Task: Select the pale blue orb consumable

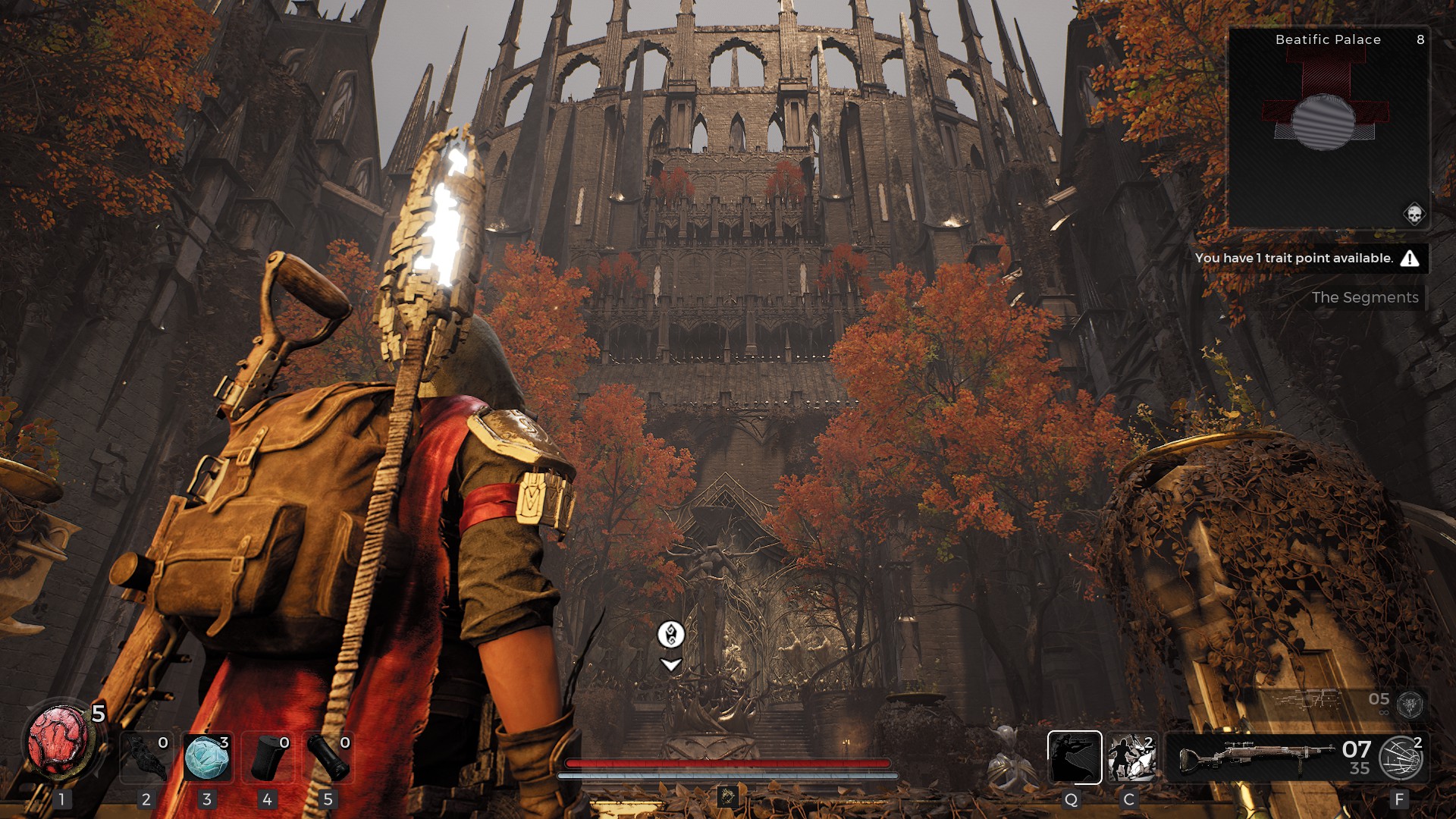Action: click(x=207, y=757)
